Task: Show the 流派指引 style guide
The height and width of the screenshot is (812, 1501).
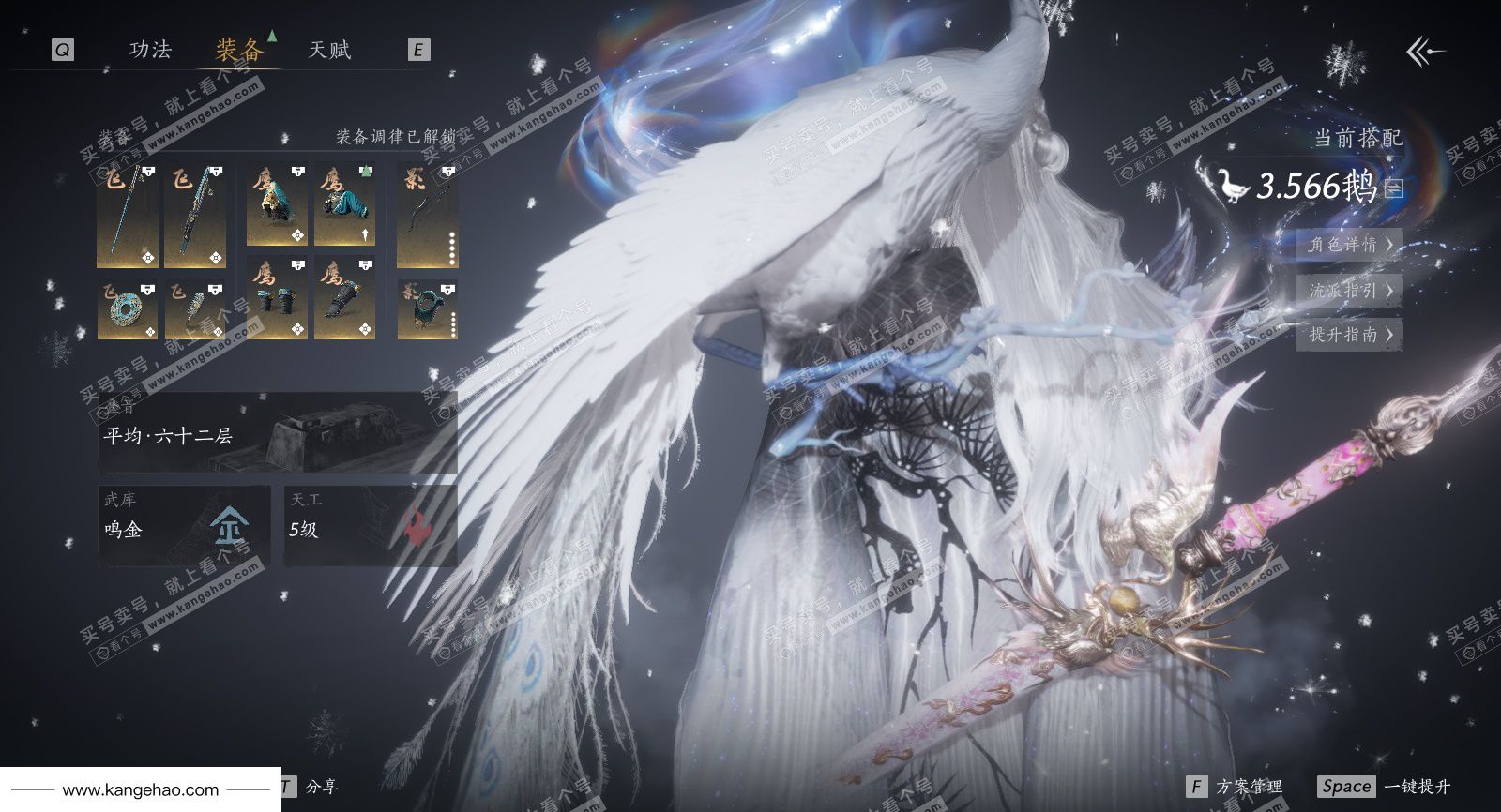Action: point(1349,291)
